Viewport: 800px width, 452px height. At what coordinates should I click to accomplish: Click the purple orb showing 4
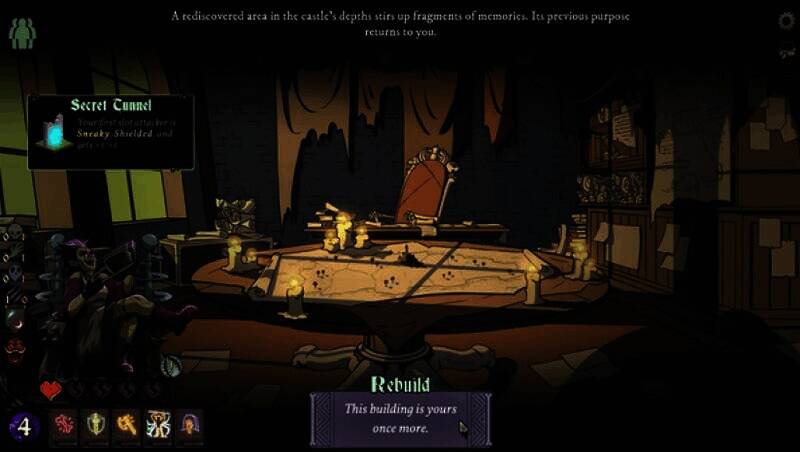pyautogui.click(x=24, y=427)
